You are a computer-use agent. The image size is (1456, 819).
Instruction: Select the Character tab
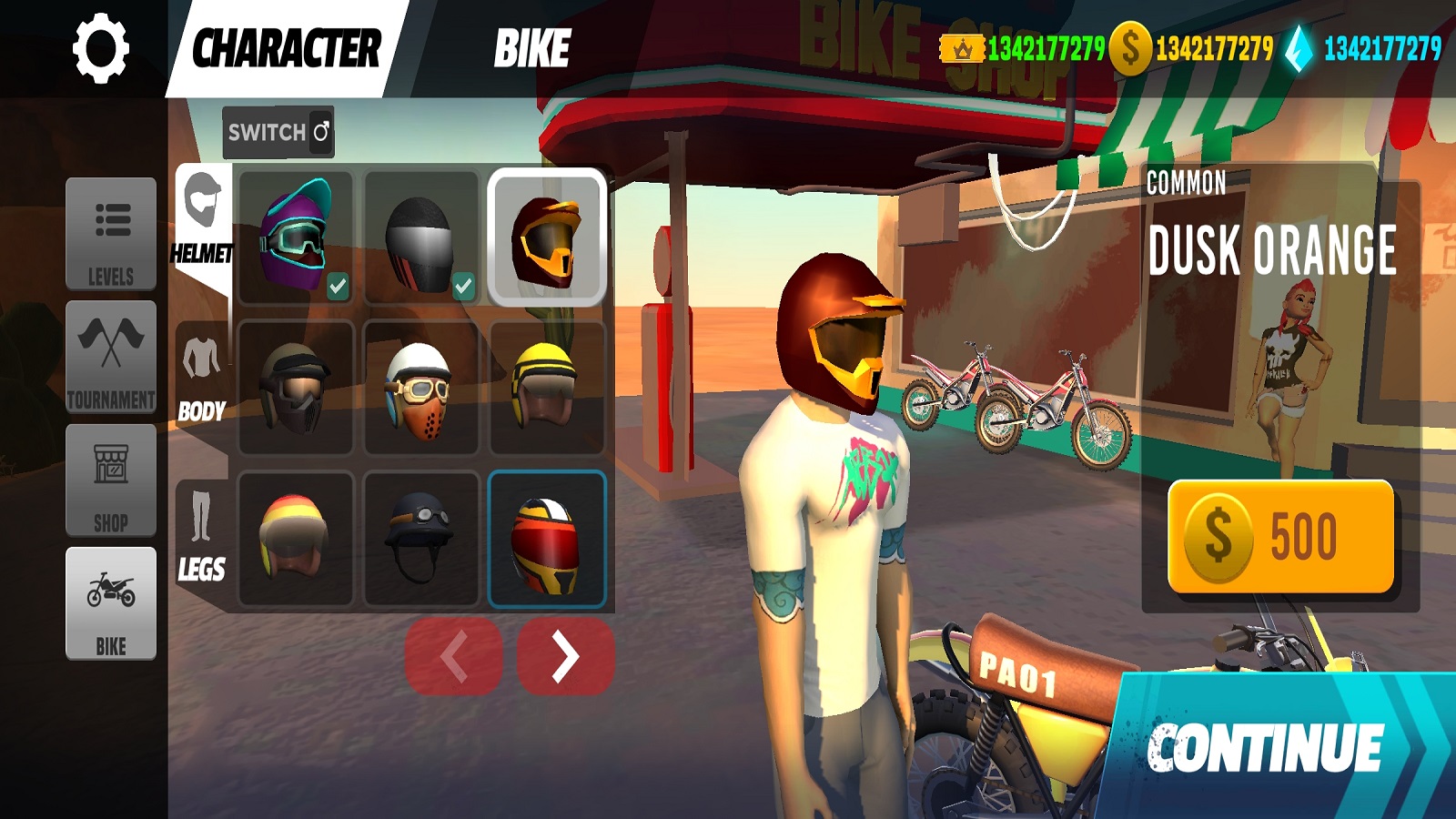point(287,48)
